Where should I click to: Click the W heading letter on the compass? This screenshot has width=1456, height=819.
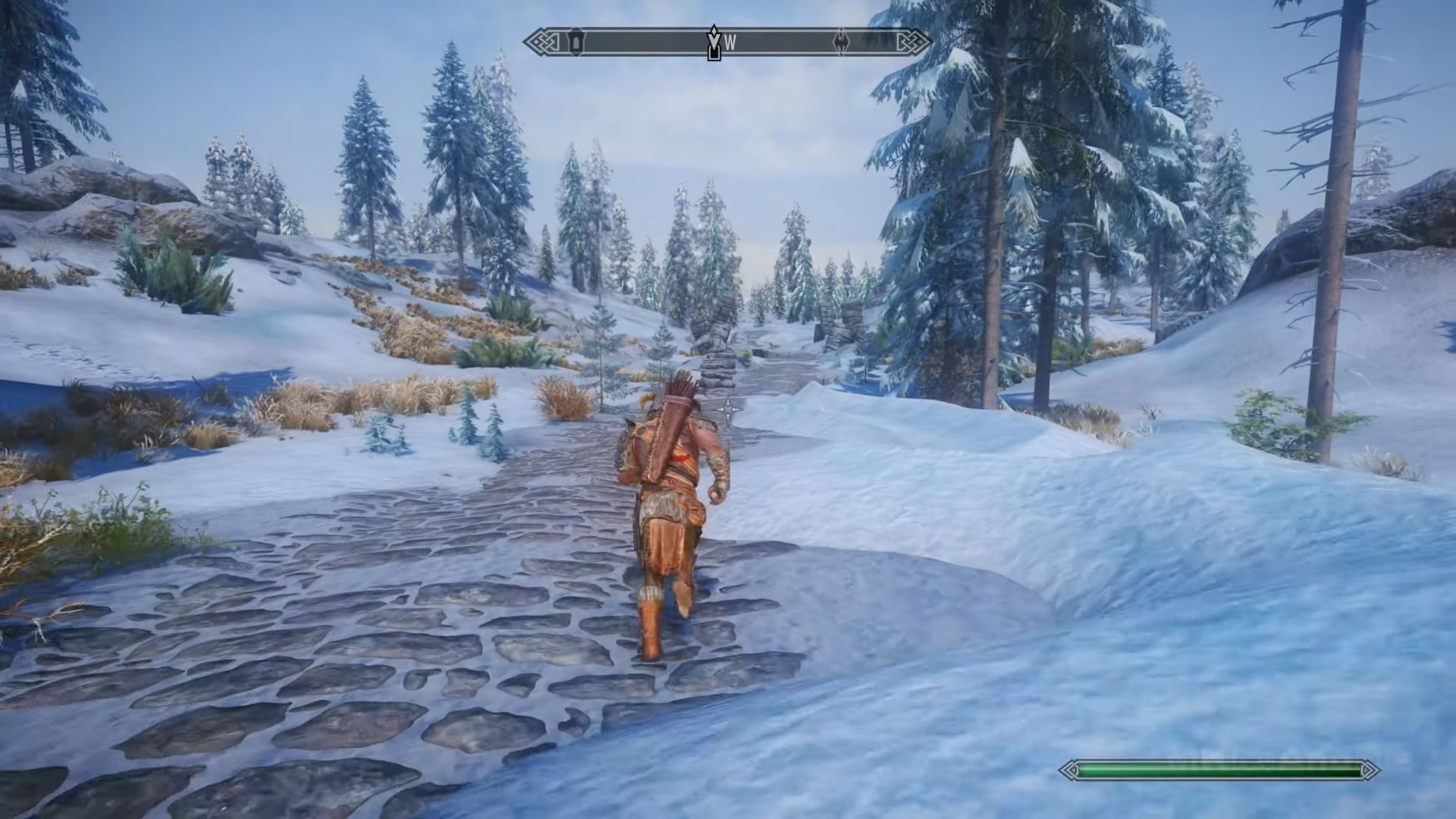[730, 43]
